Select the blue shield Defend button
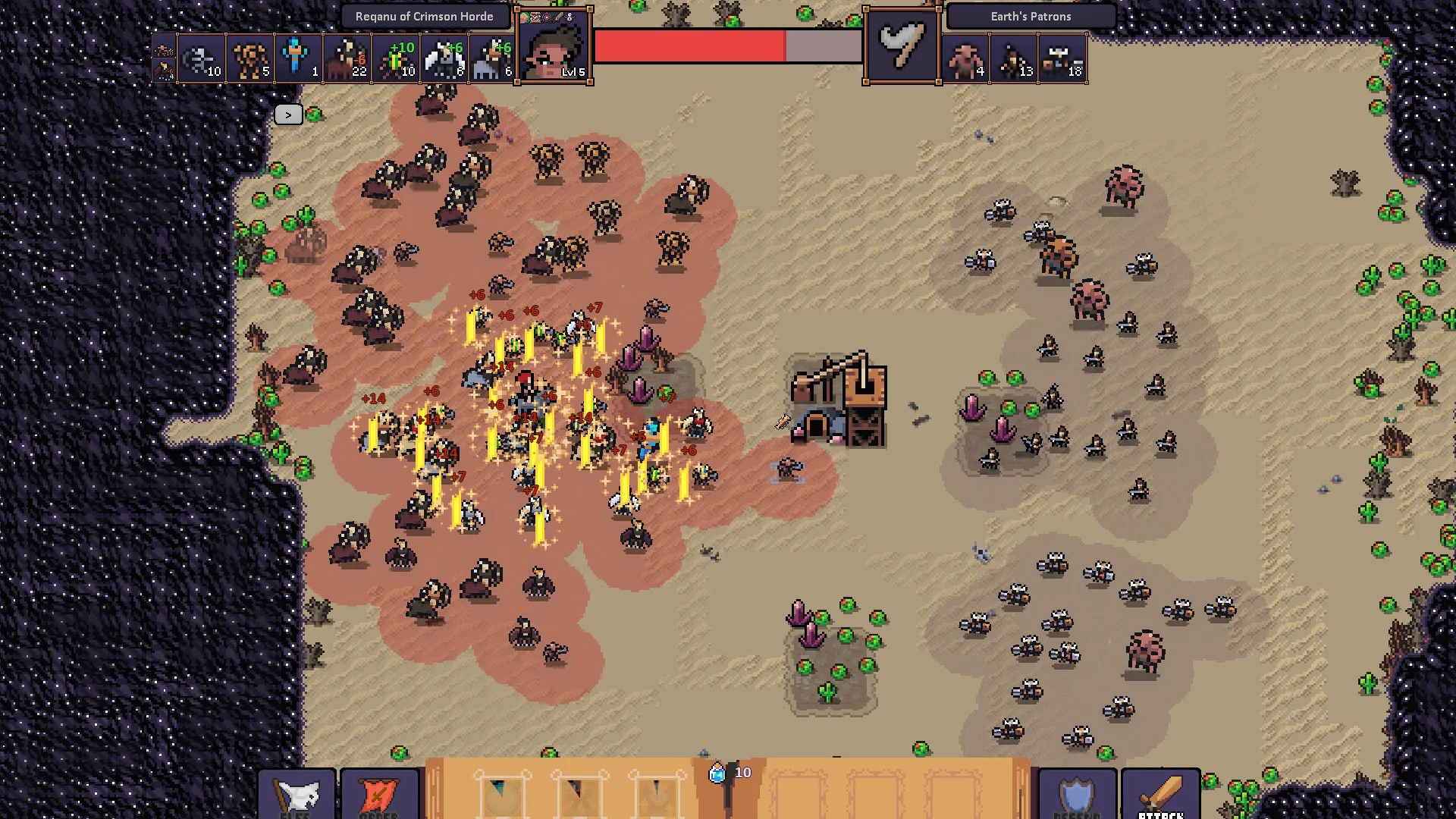 point(1077,794)
